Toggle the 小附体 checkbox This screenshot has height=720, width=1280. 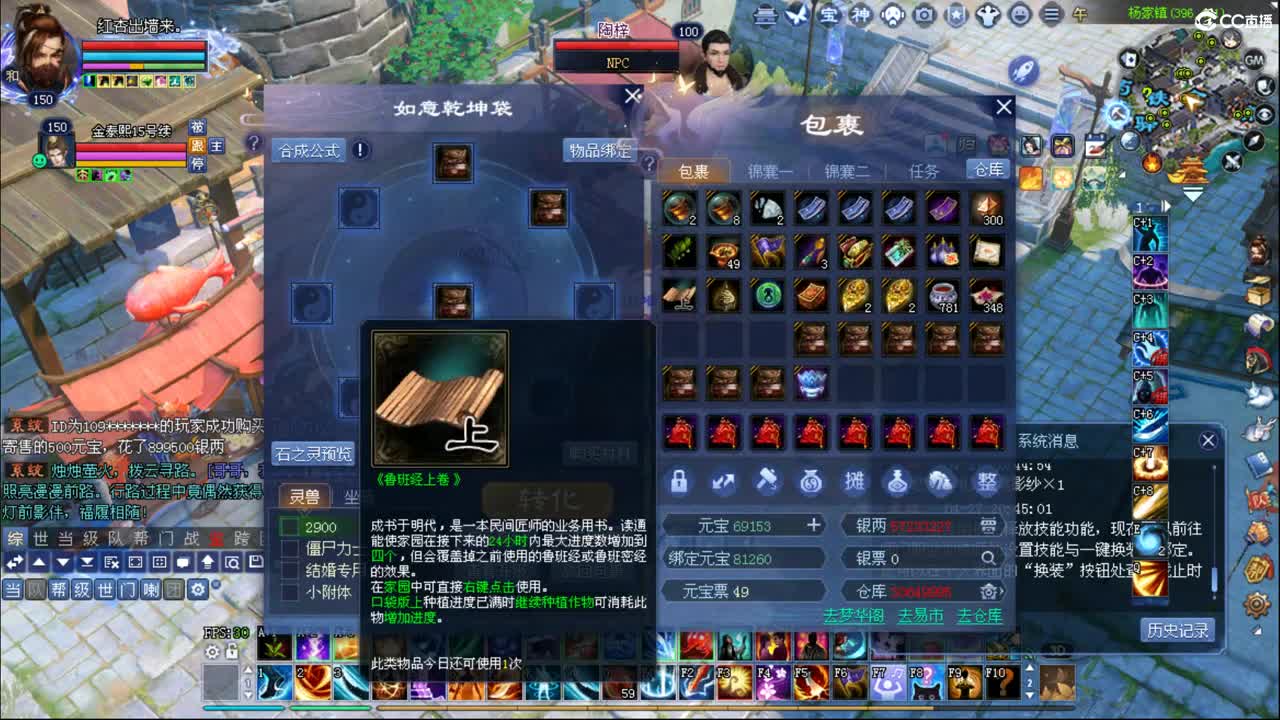click(290, 588)
